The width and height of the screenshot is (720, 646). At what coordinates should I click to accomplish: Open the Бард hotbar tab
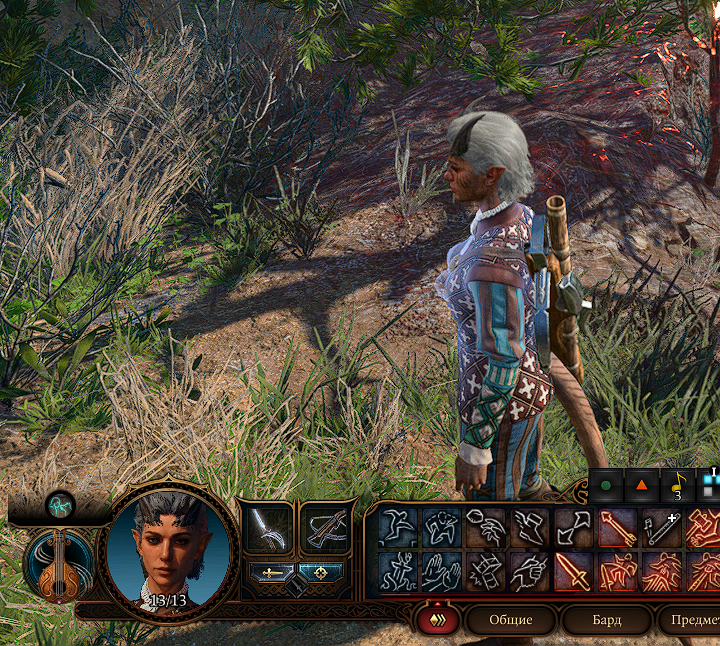pos(606,620)
